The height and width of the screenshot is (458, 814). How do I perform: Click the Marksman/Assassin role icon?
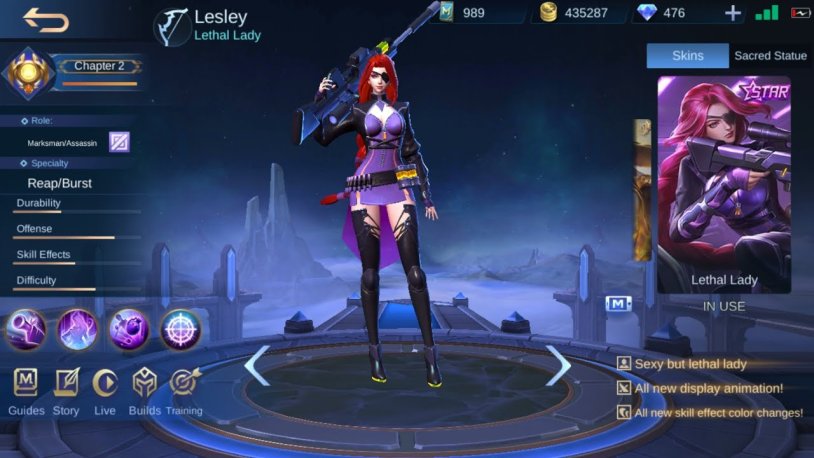pos(119,142)
